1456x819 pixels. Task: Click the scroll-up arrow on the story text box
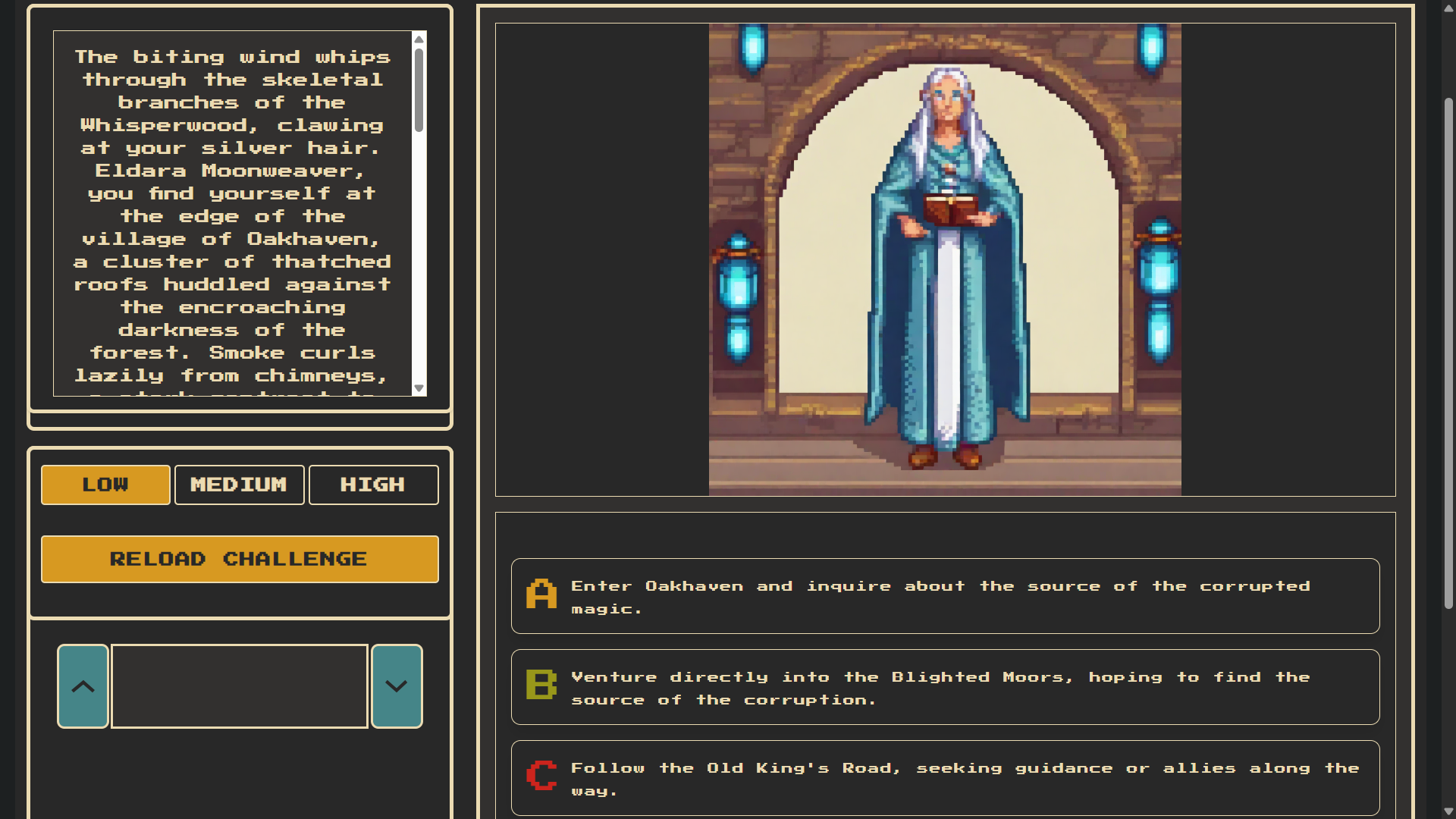[x=419, y=39]
